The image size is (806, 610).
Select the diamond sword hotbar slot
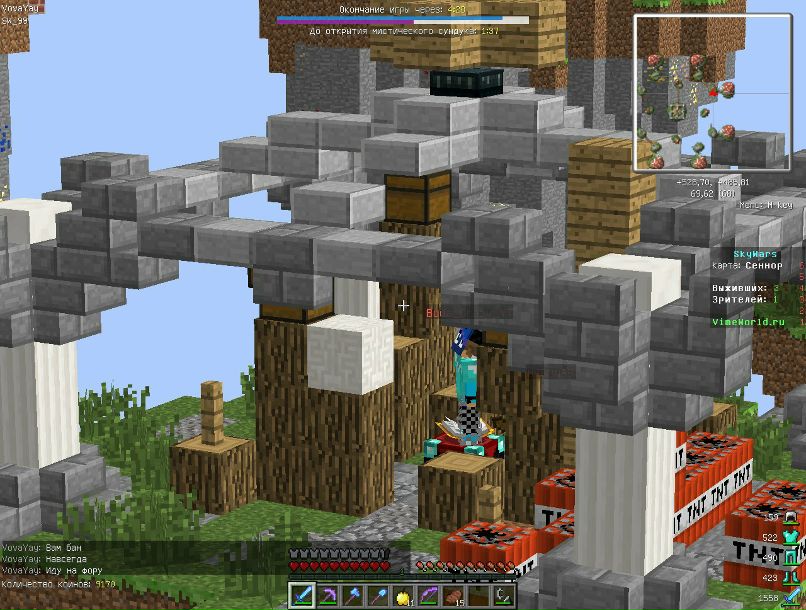tap(303, 596)
